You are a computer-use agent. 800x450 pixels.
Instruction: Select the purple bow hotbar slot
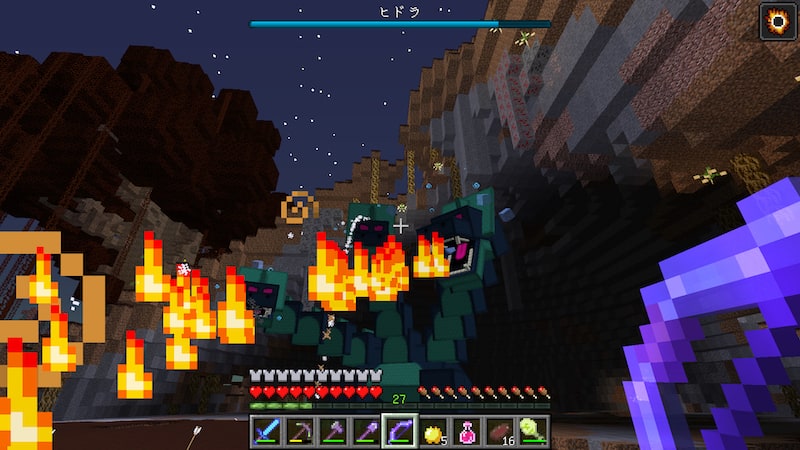[x=399, y=431]
